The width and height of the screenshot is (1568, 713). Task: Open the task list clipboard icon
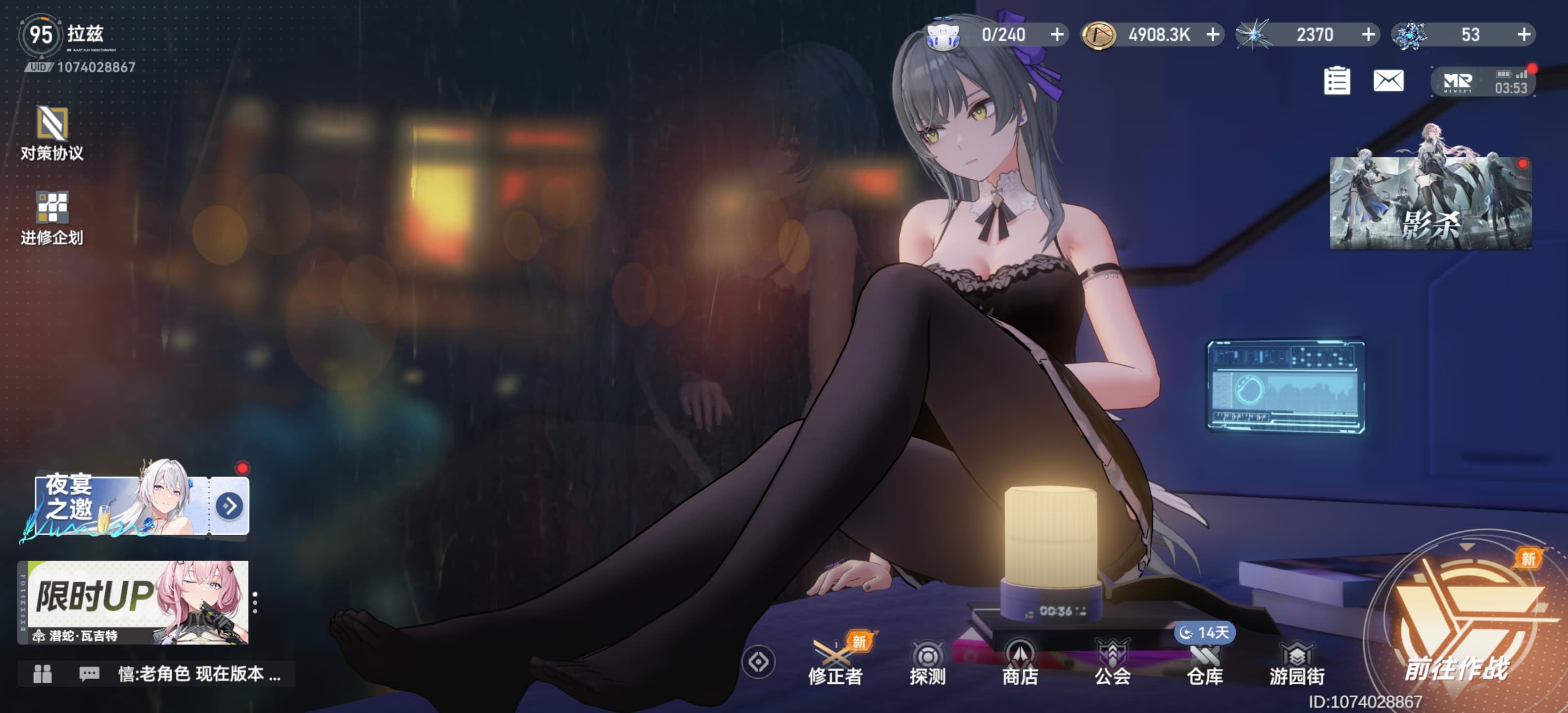[1337, 80]
